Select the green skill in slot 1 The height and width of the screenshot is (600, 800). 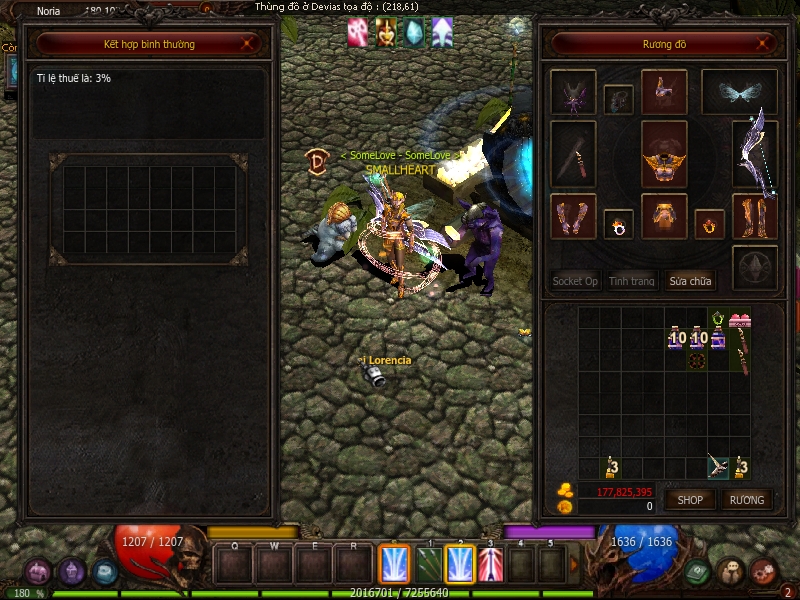pos(429,564)
